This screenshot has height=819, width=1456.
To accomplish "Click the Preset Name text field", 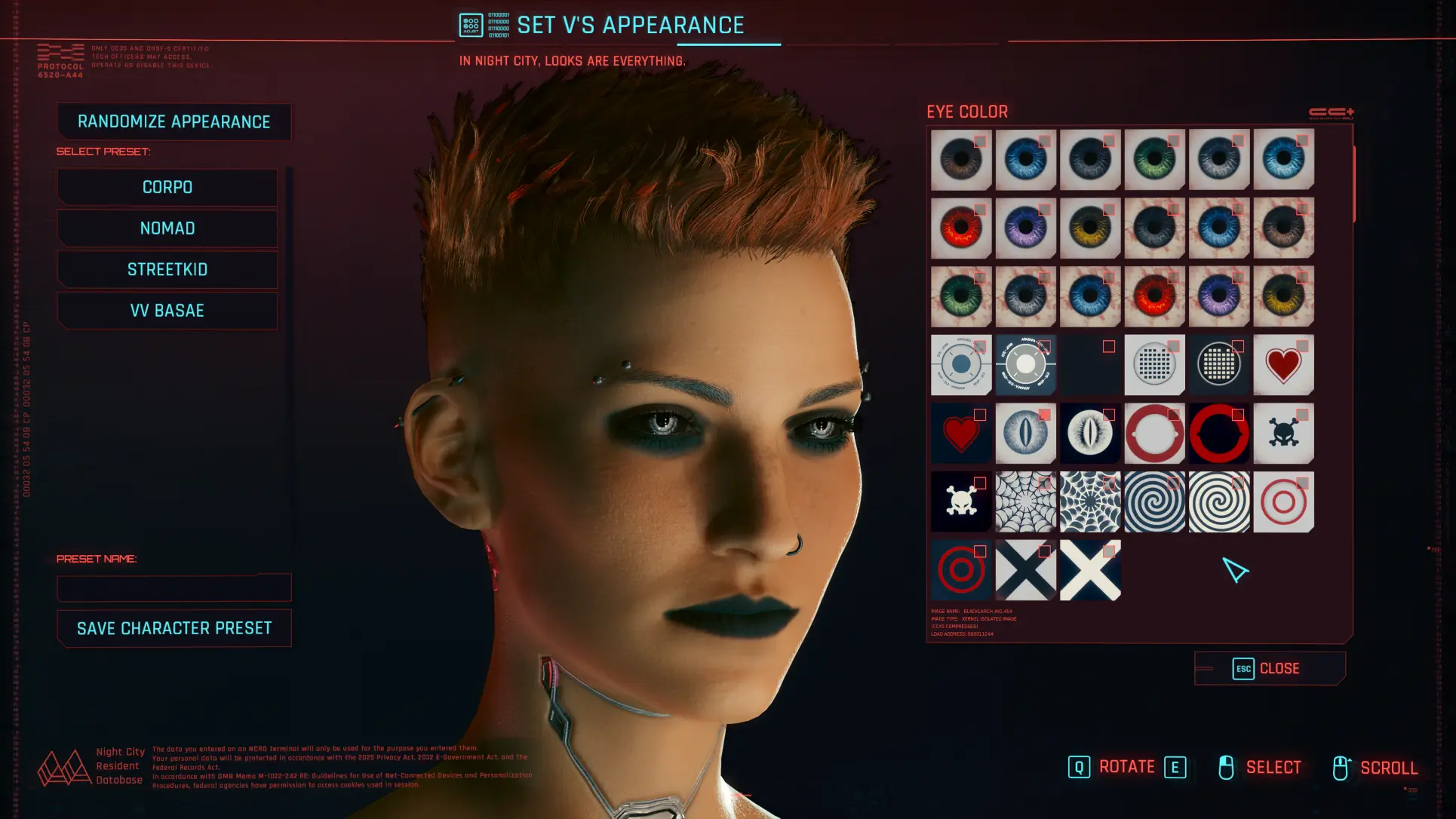I will click(174, 587).
